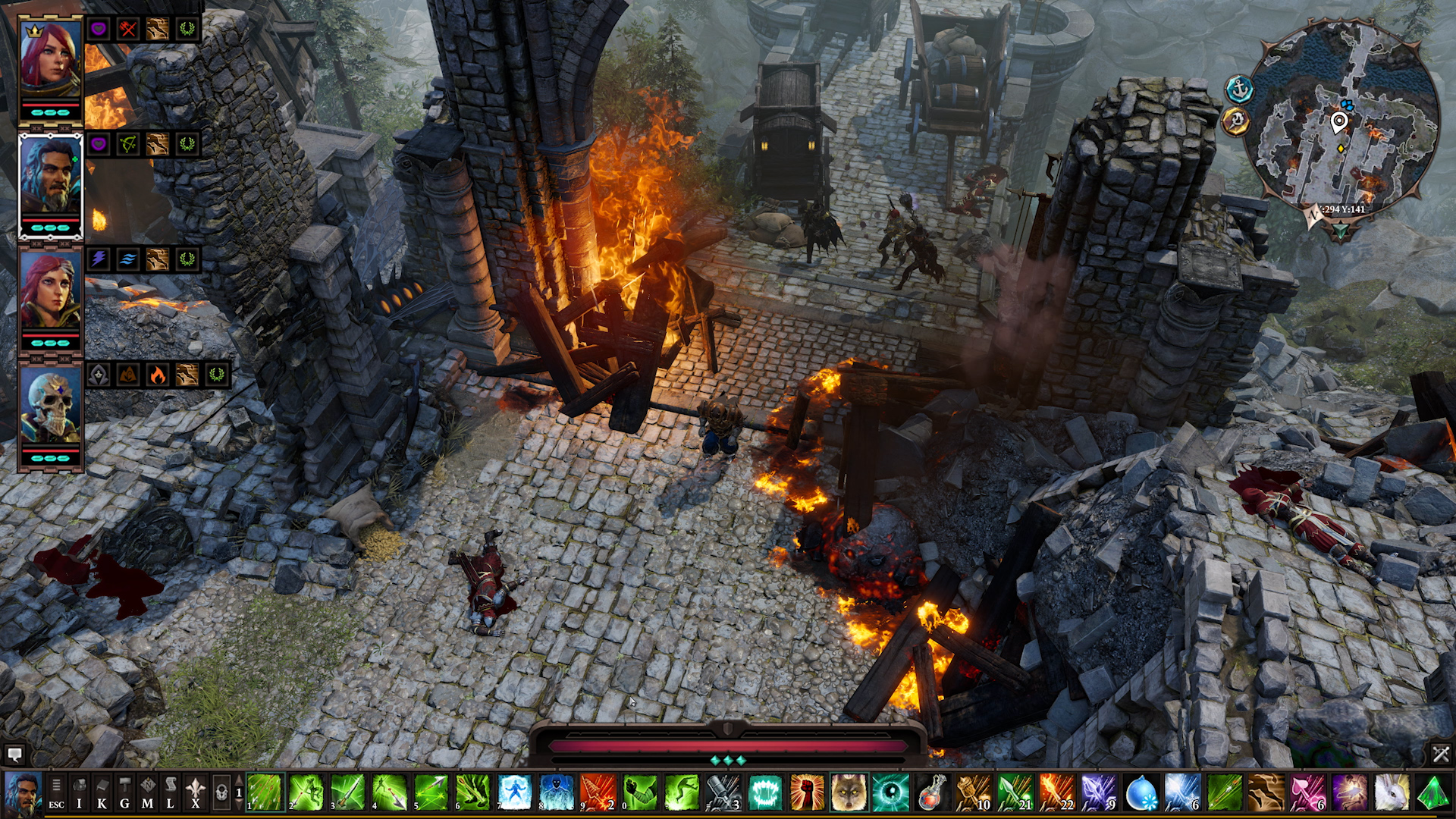Use the blue glowing figure skill in slot 7
Viewport: 1456px width, 819px height.
tap(515, 792)
